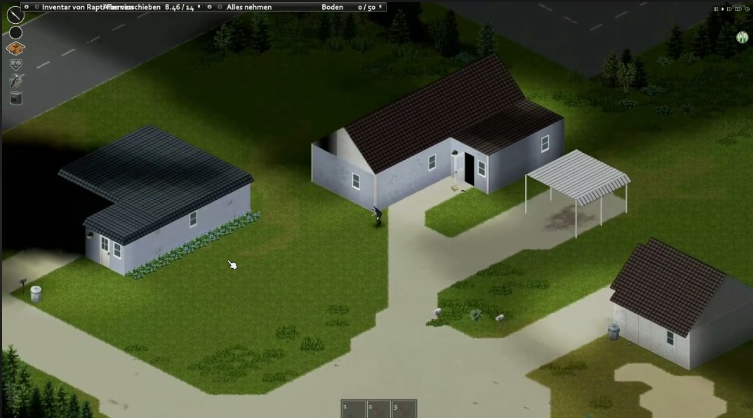Select hotbar slot 1
753x418 pixels.
pos(352,409)
